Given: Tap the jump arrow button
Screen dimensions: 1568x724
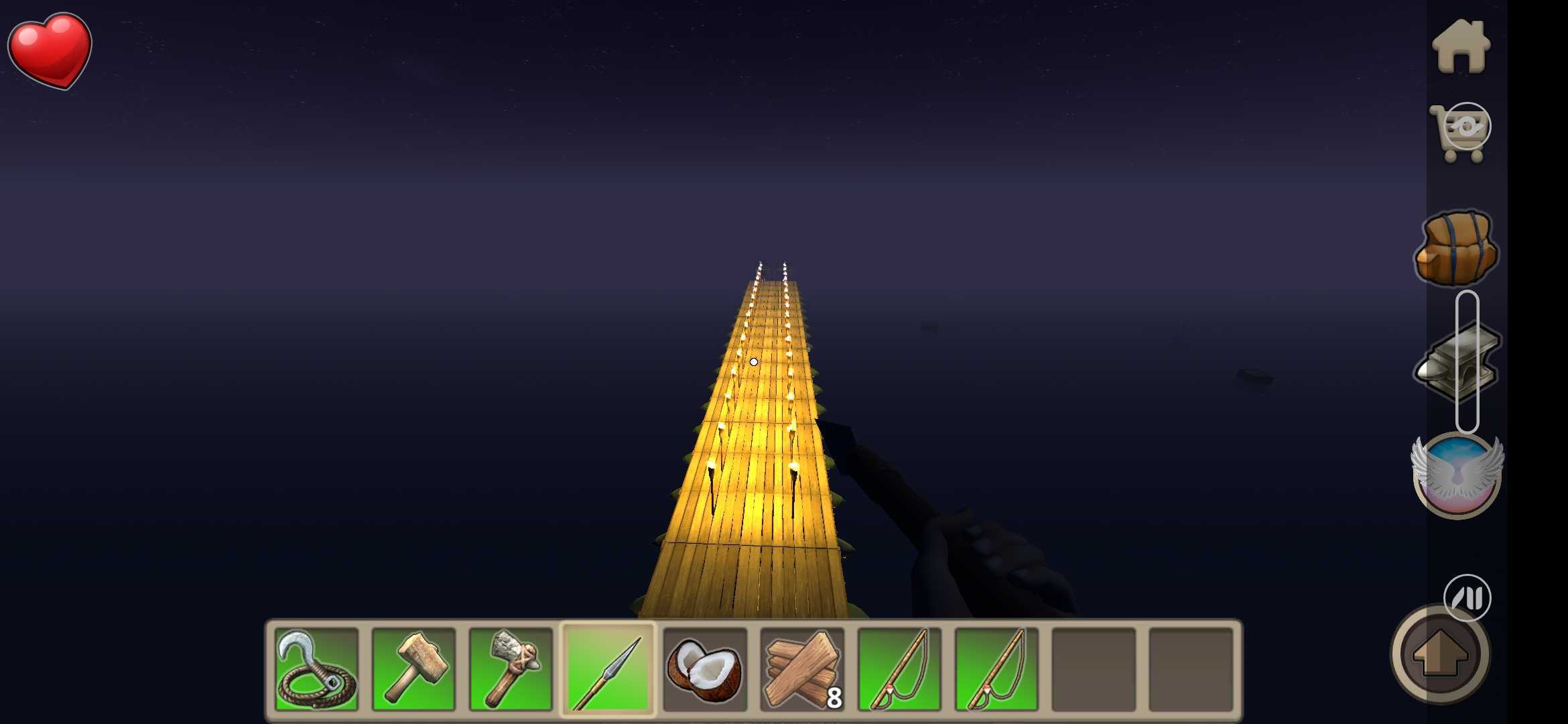Looking at the screenshot, I should click(x=1441, y=654).
